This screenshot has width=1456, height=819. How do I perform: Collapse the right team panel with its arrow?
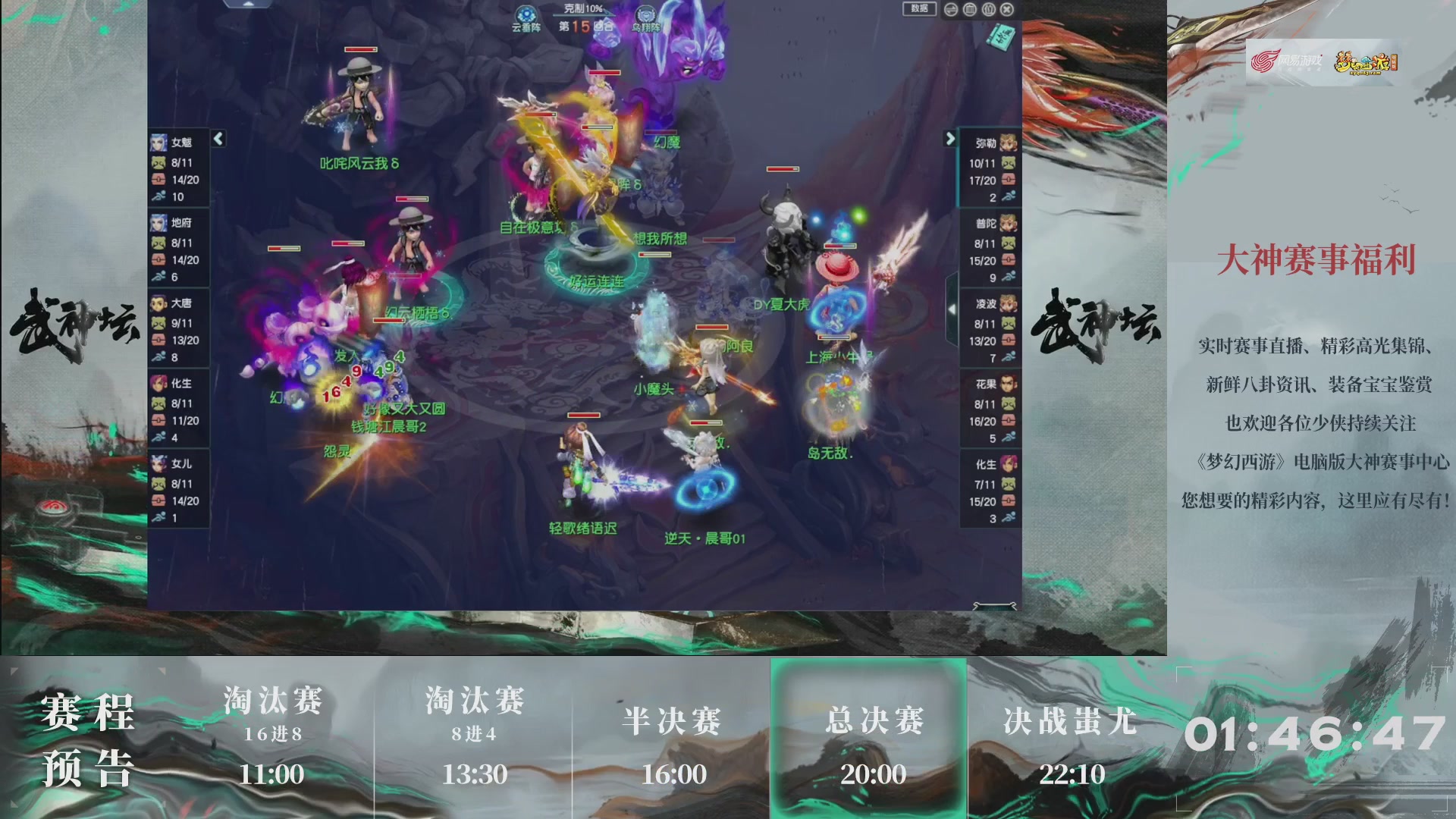pyautogui.click(x=952, y=139)
